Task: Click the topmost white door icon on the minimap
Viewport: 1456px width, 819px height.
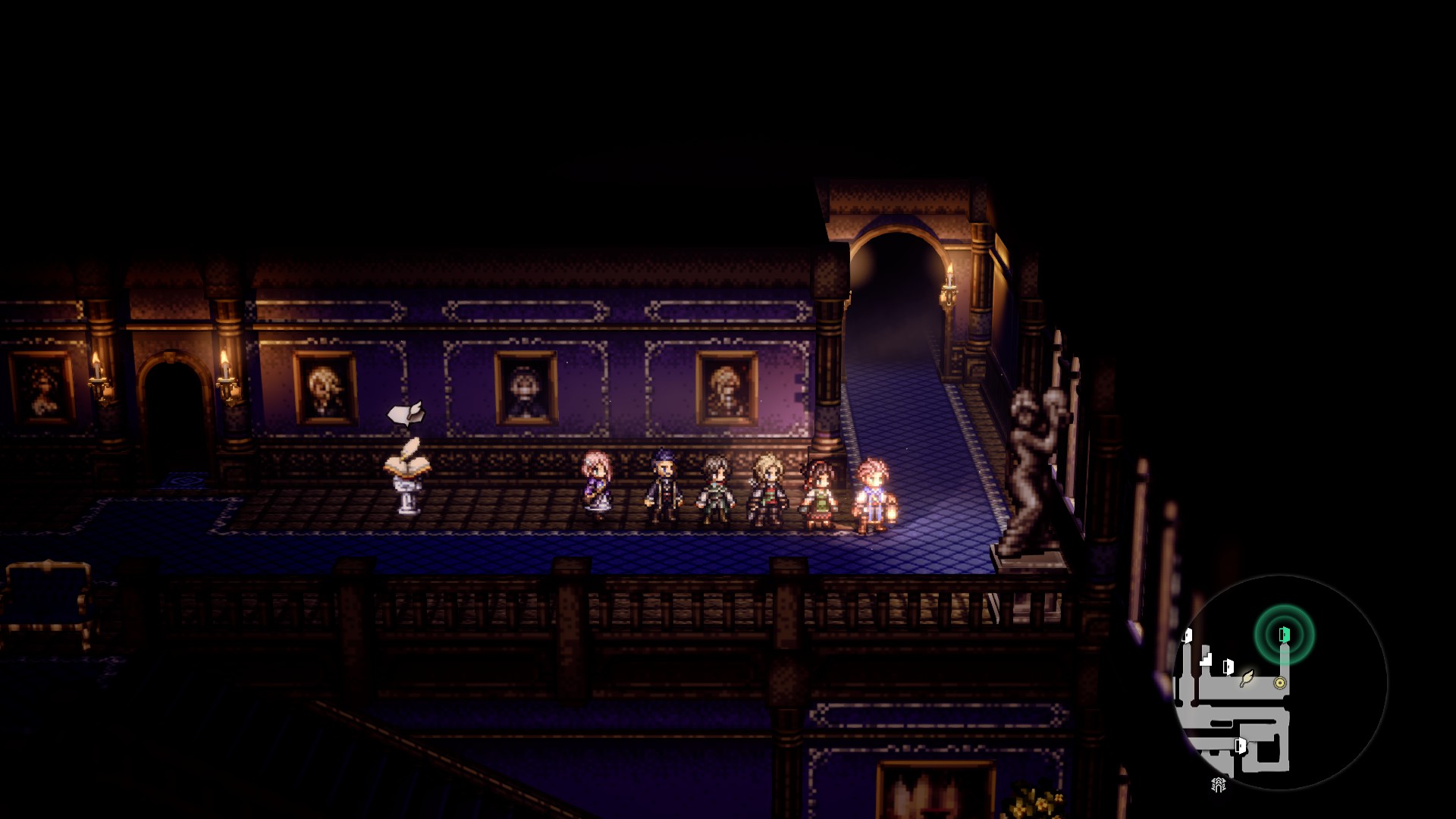Action: [1188, 636]
